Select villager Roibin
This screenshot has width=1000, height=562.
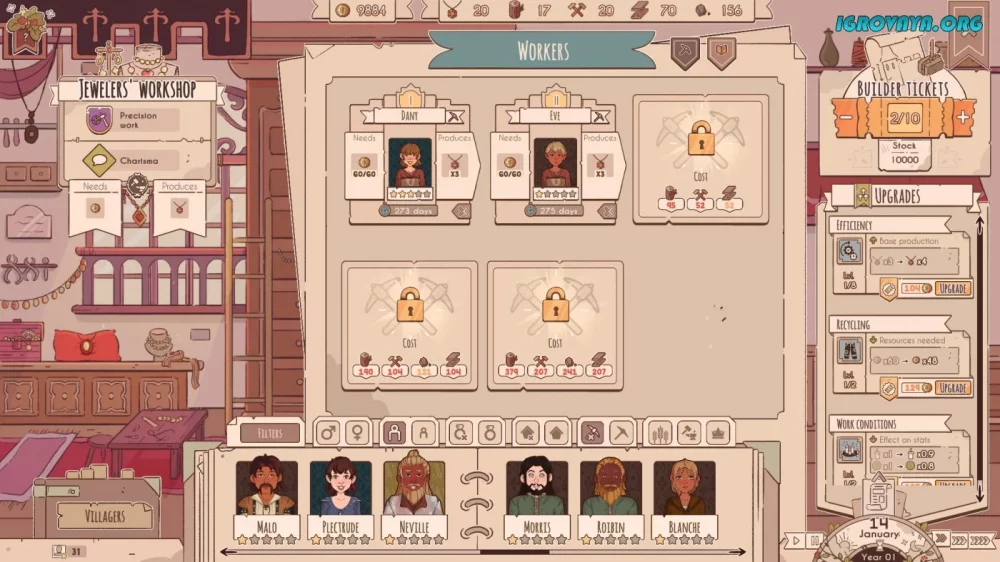tap(611, 489)
